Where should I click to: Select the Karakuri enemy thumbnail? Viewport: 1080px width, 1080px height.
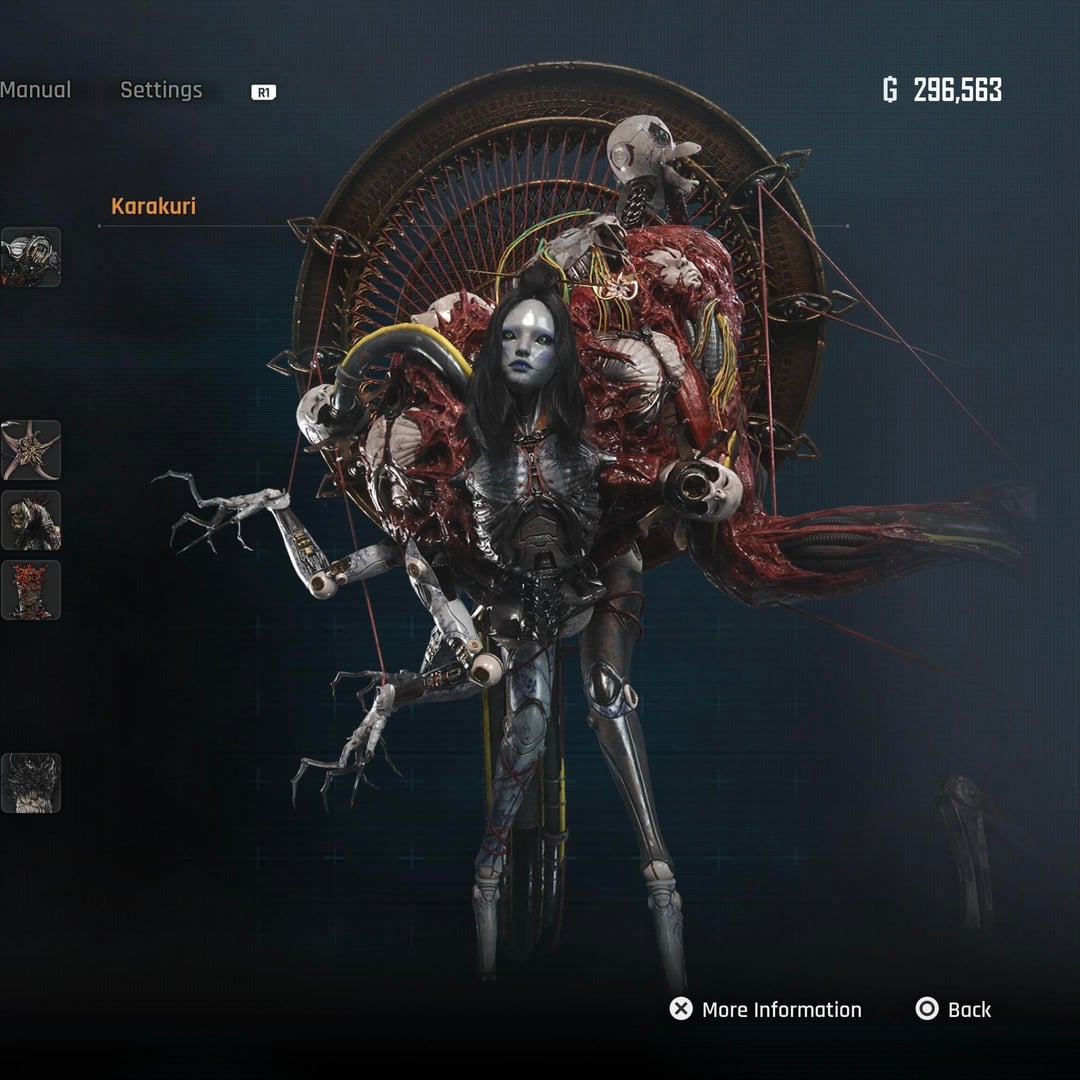30,257
